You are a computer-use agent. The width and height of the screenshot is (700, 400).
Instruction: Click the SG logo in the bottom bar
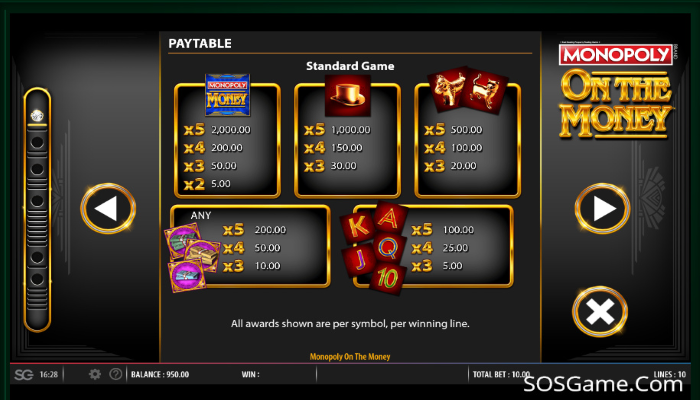click(x=23, y=374)
